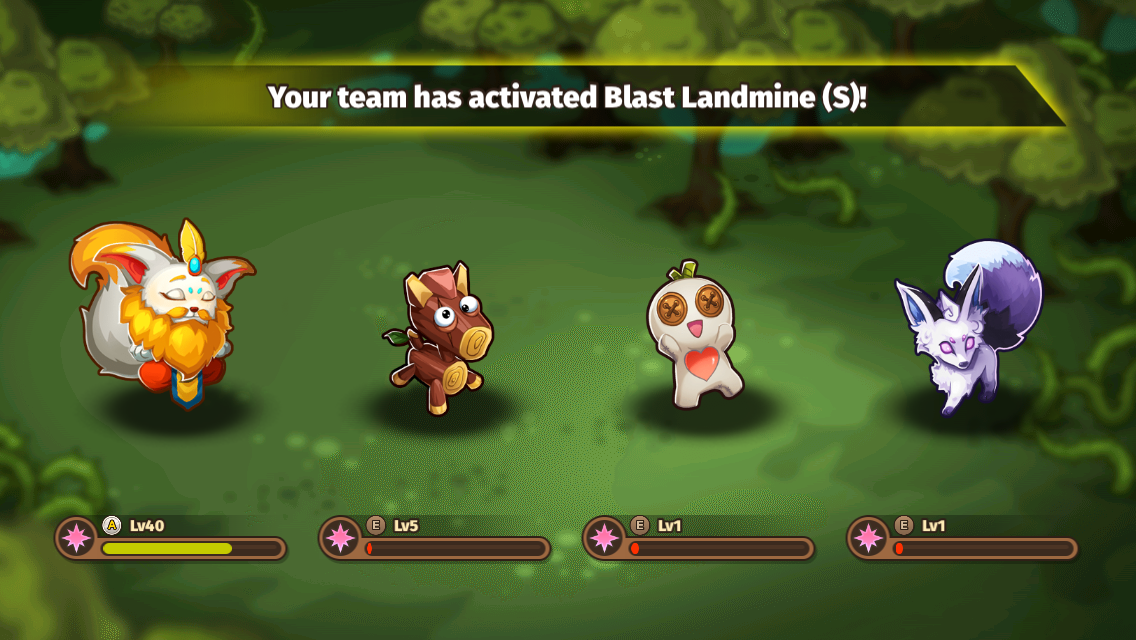This screenshot has width=1136, height=640.
Task: Select the pink star icon beside Lv40
Action: point(75,538)
